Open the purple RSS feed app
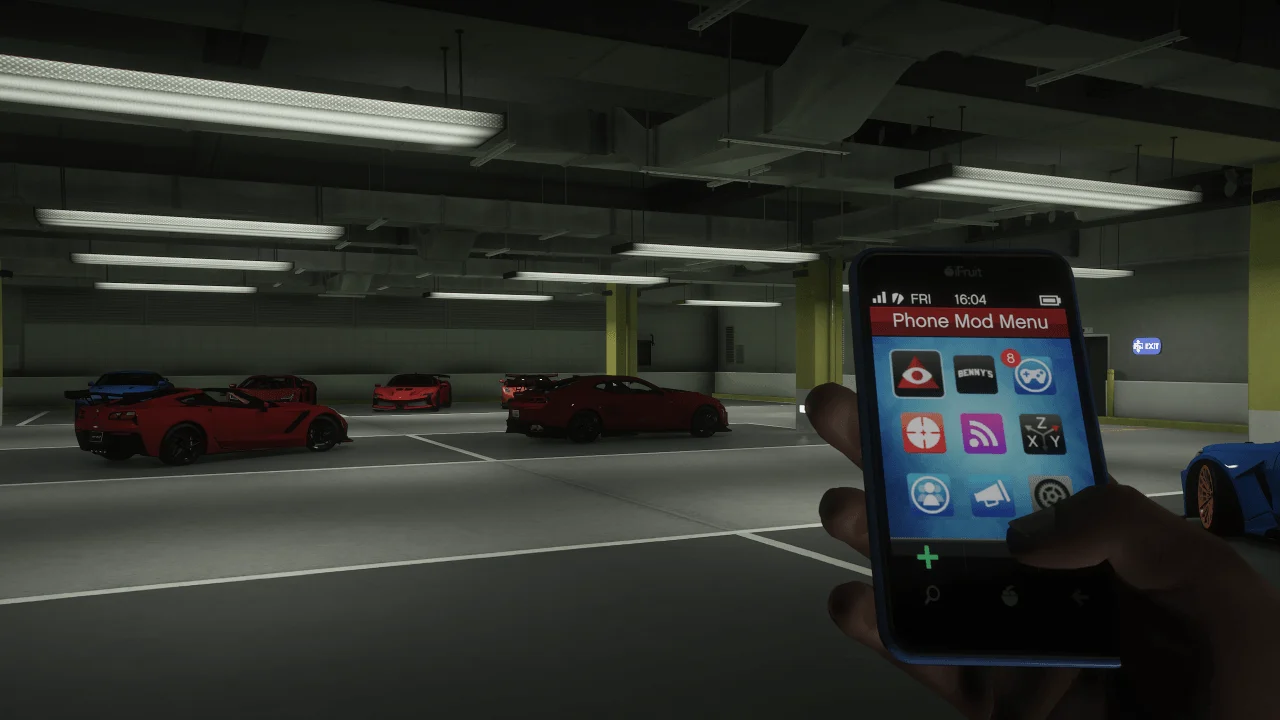Screen dimensions: 1280x720 [984, 435]
